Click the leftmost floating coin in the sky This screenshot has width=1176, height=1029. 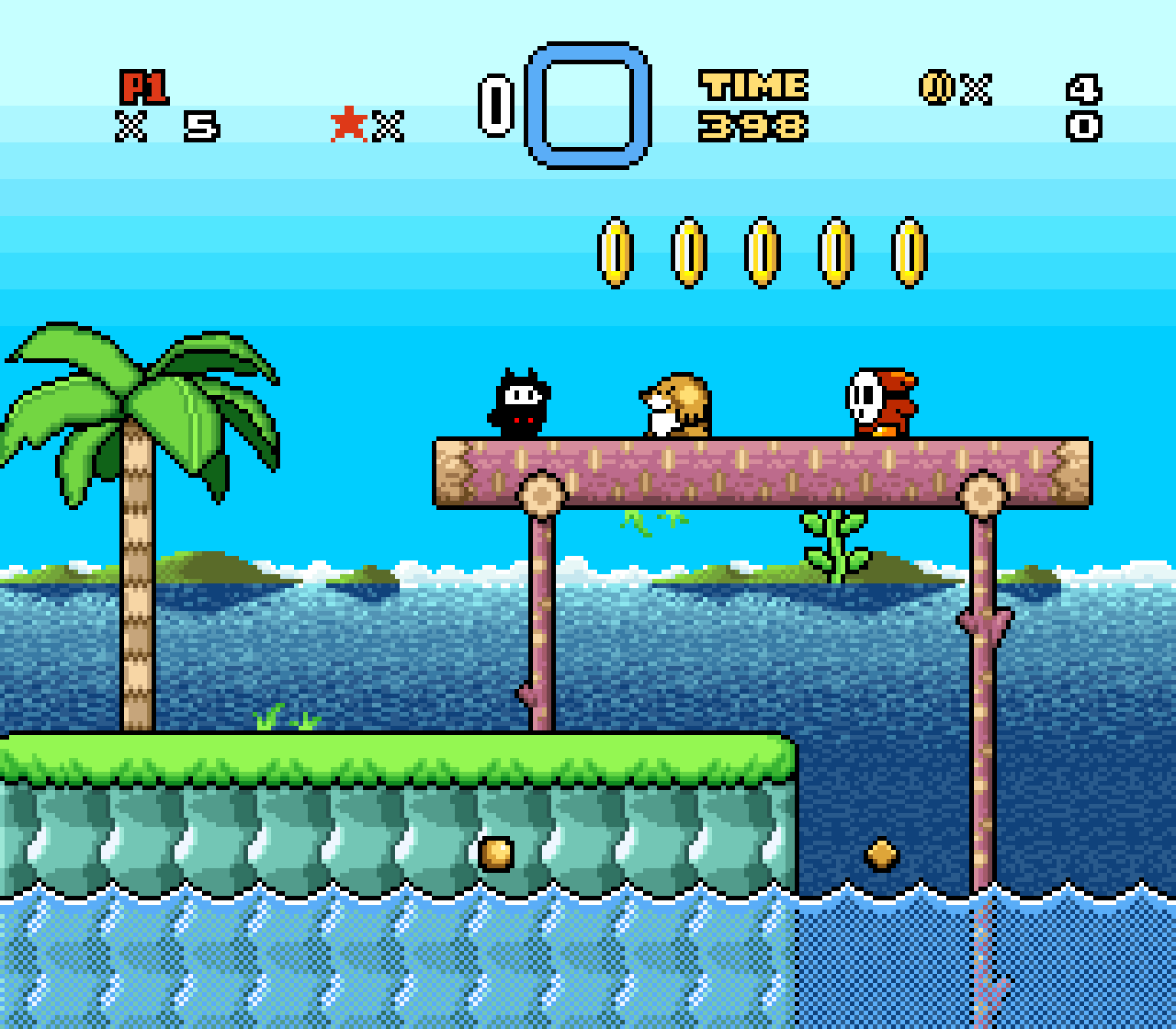click(613, 253)
